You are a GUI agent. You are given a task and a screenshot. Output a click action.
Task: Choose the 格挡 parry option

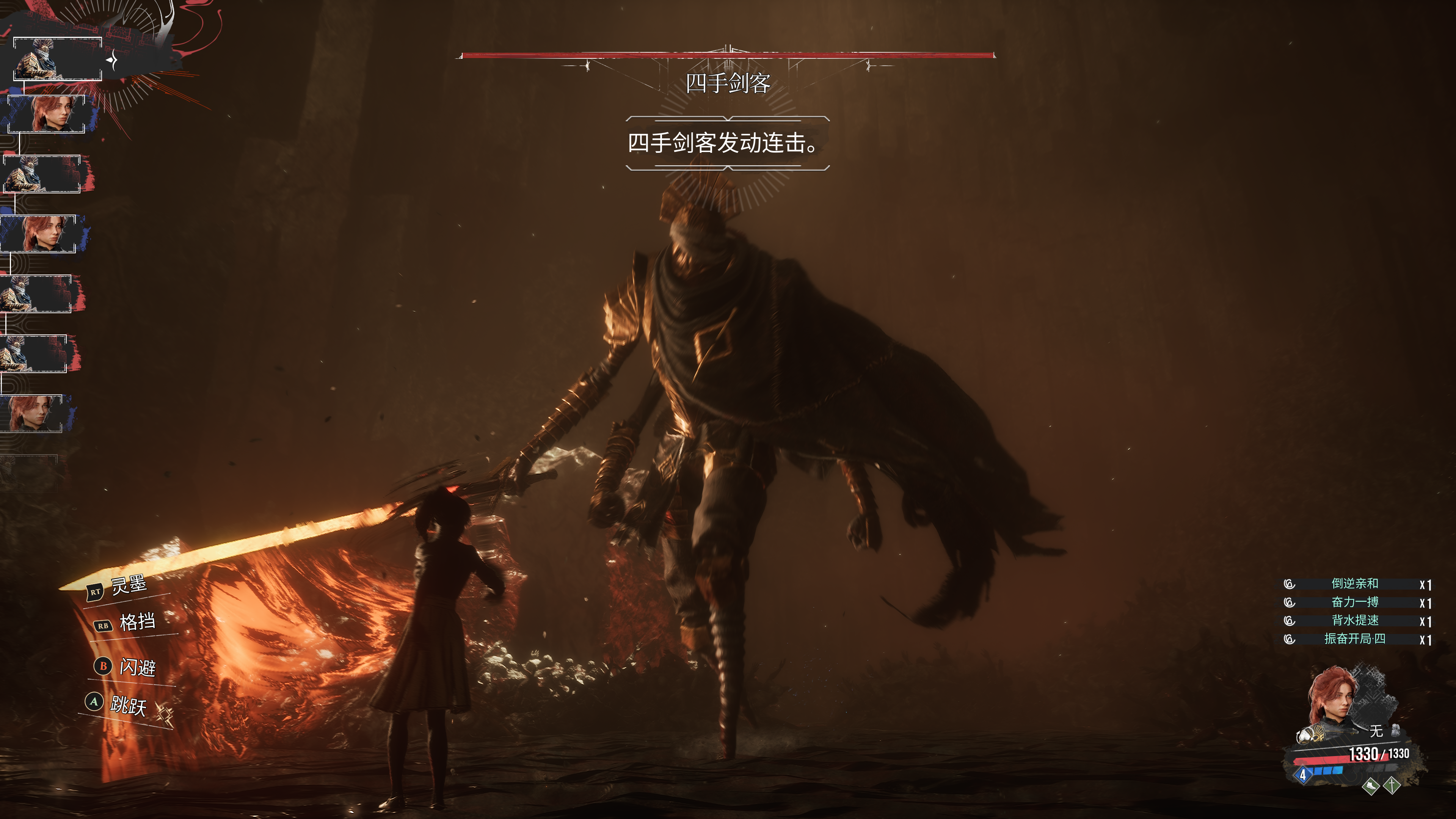(x=137, y=622)
